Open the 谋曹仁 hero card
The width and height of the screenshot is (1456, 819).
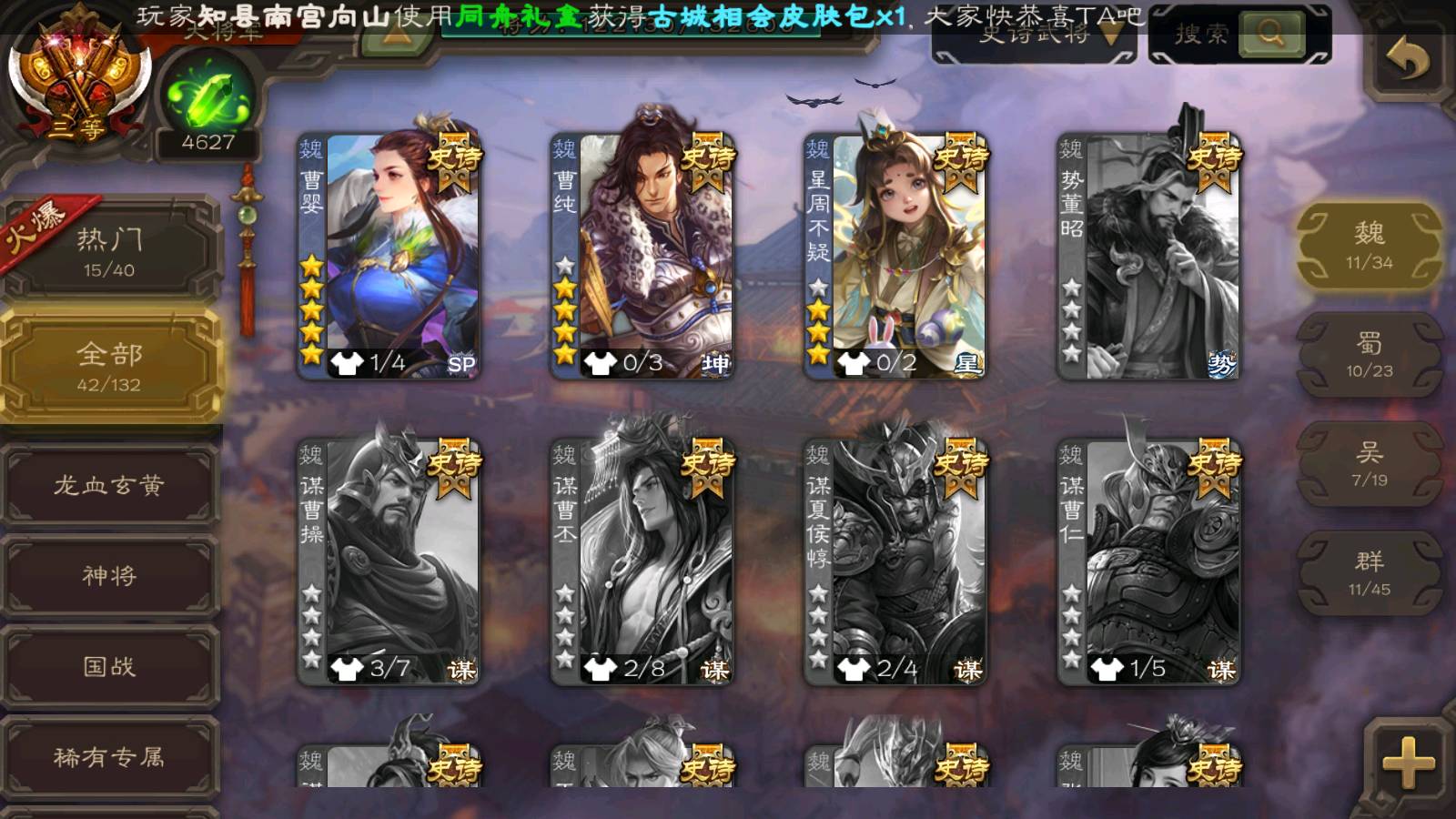[1148, 561]
